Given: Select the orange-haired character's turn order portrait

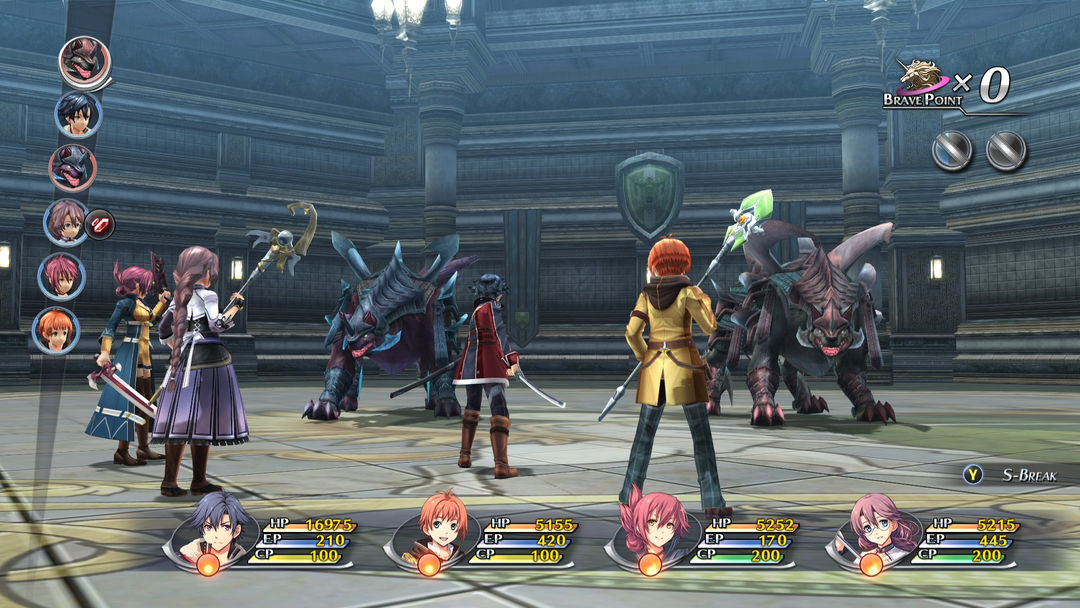Looking at the screenshot, I should click(56, 329).
